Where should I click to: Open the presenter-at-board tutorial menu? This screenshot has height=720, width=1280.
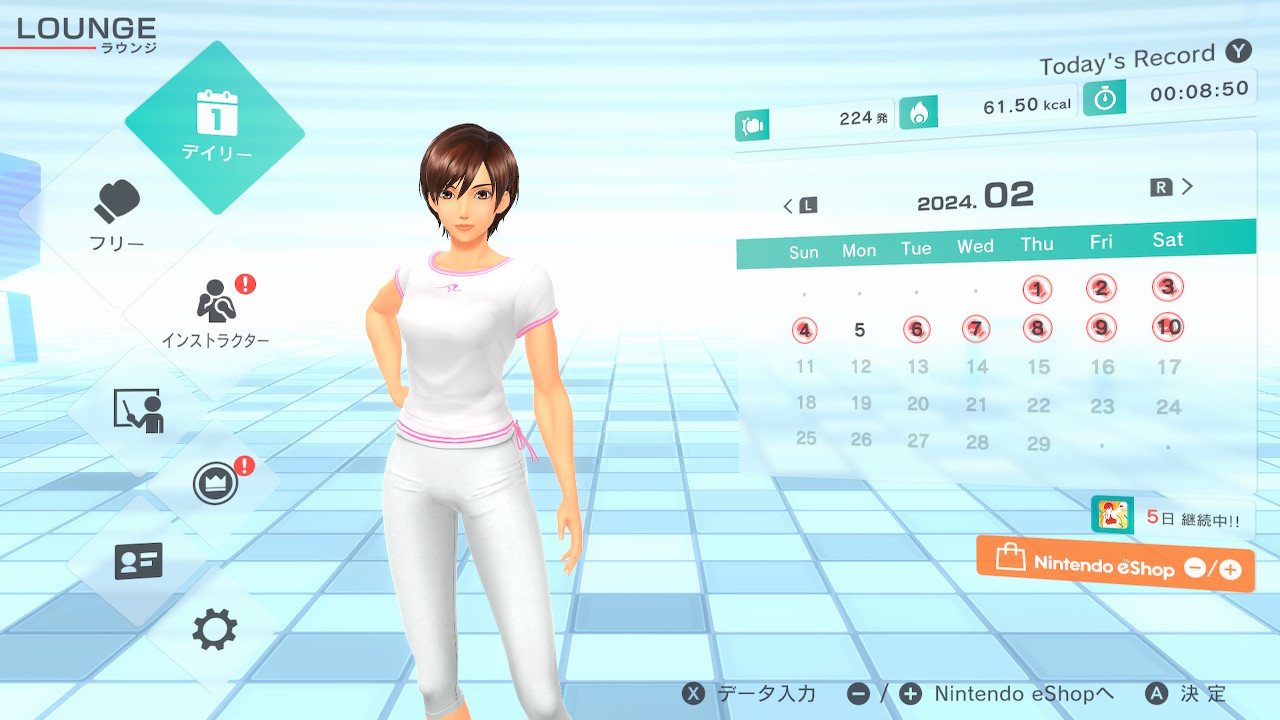(138, 410)
